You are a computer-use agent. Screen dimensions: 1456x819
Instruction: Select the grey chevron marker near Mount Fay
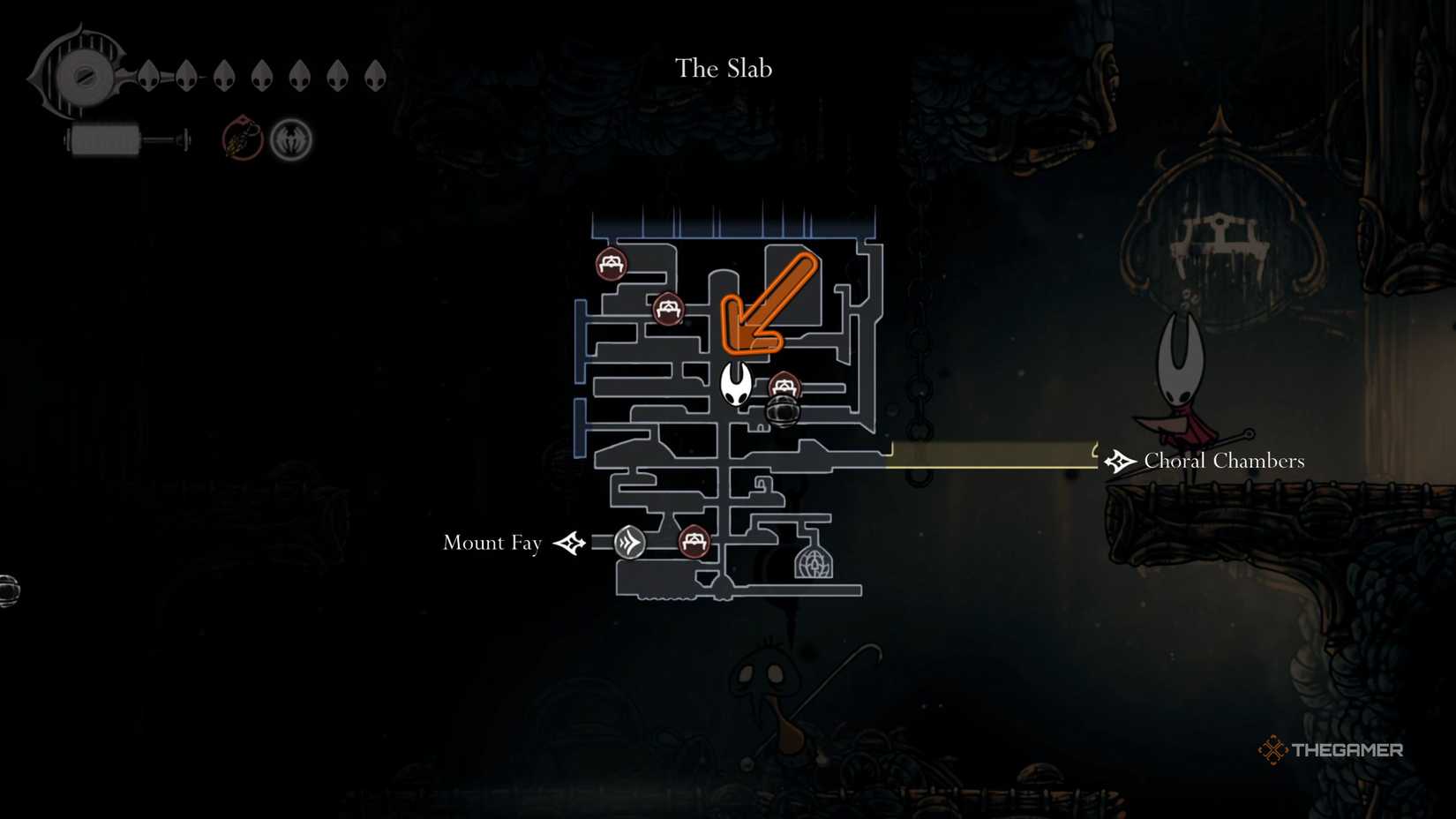(x=629, y=542)
